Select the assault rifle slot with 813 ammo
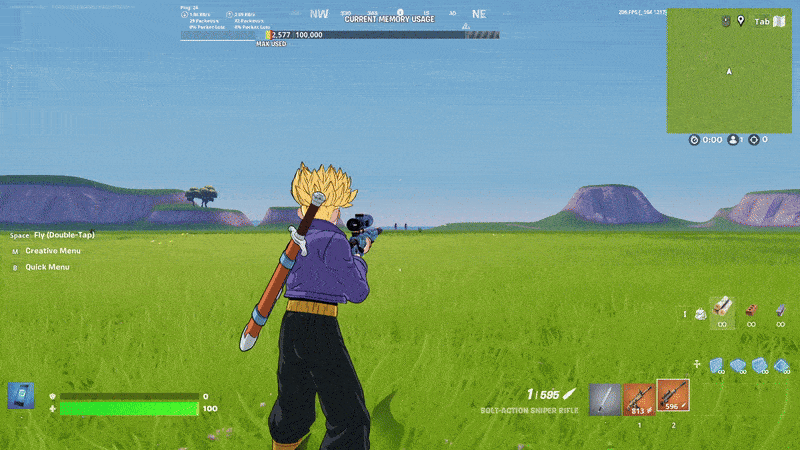 click(x=638, y=400)
